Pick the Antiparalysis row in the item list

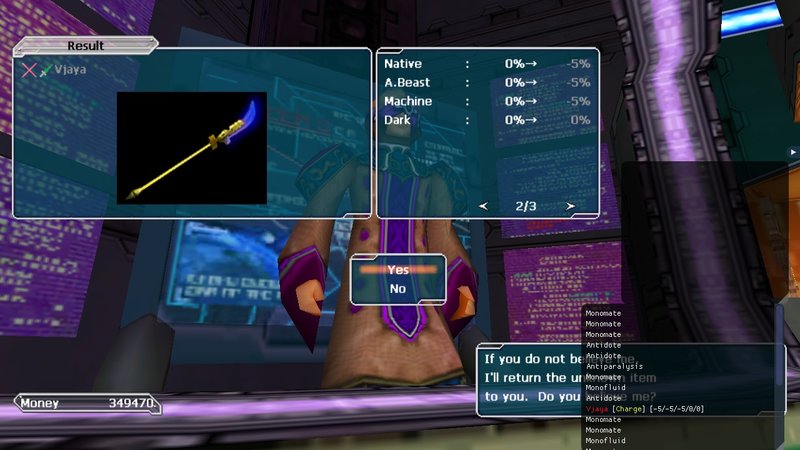[618, 366]
